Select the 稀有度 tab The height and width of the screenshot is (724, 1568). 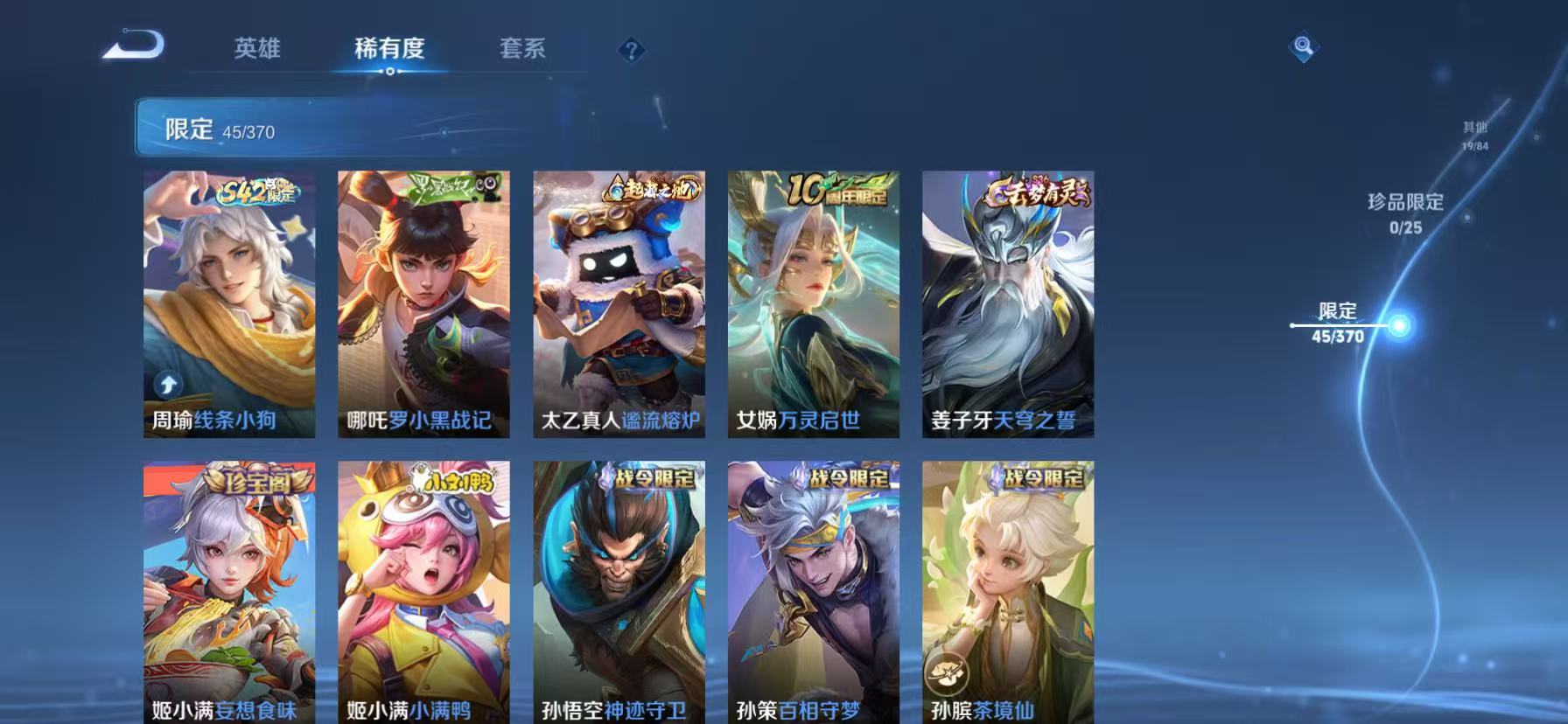click(x=389, y=50)
